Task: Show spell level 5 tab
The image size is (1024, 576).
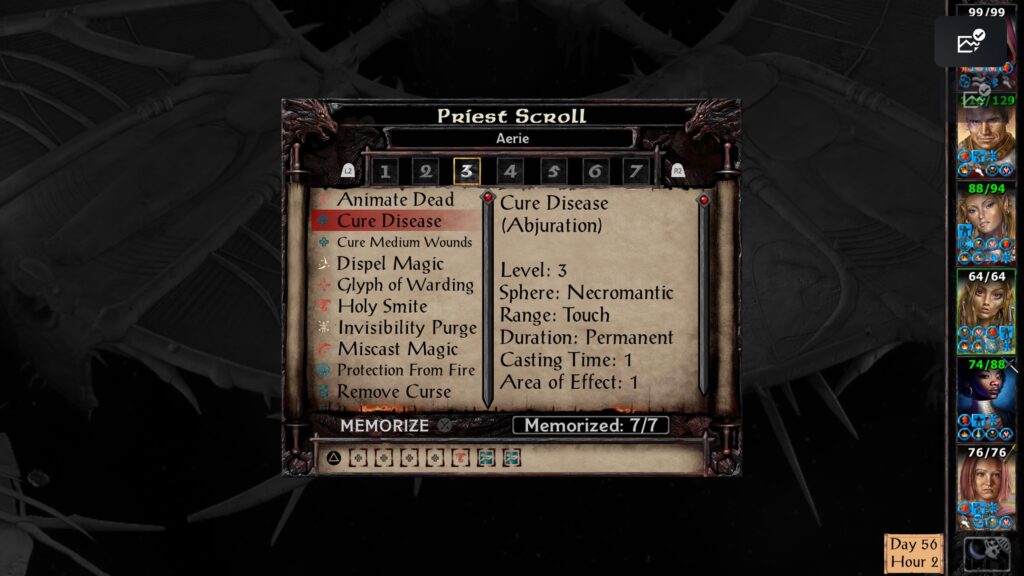Action: tap(553, 171)
